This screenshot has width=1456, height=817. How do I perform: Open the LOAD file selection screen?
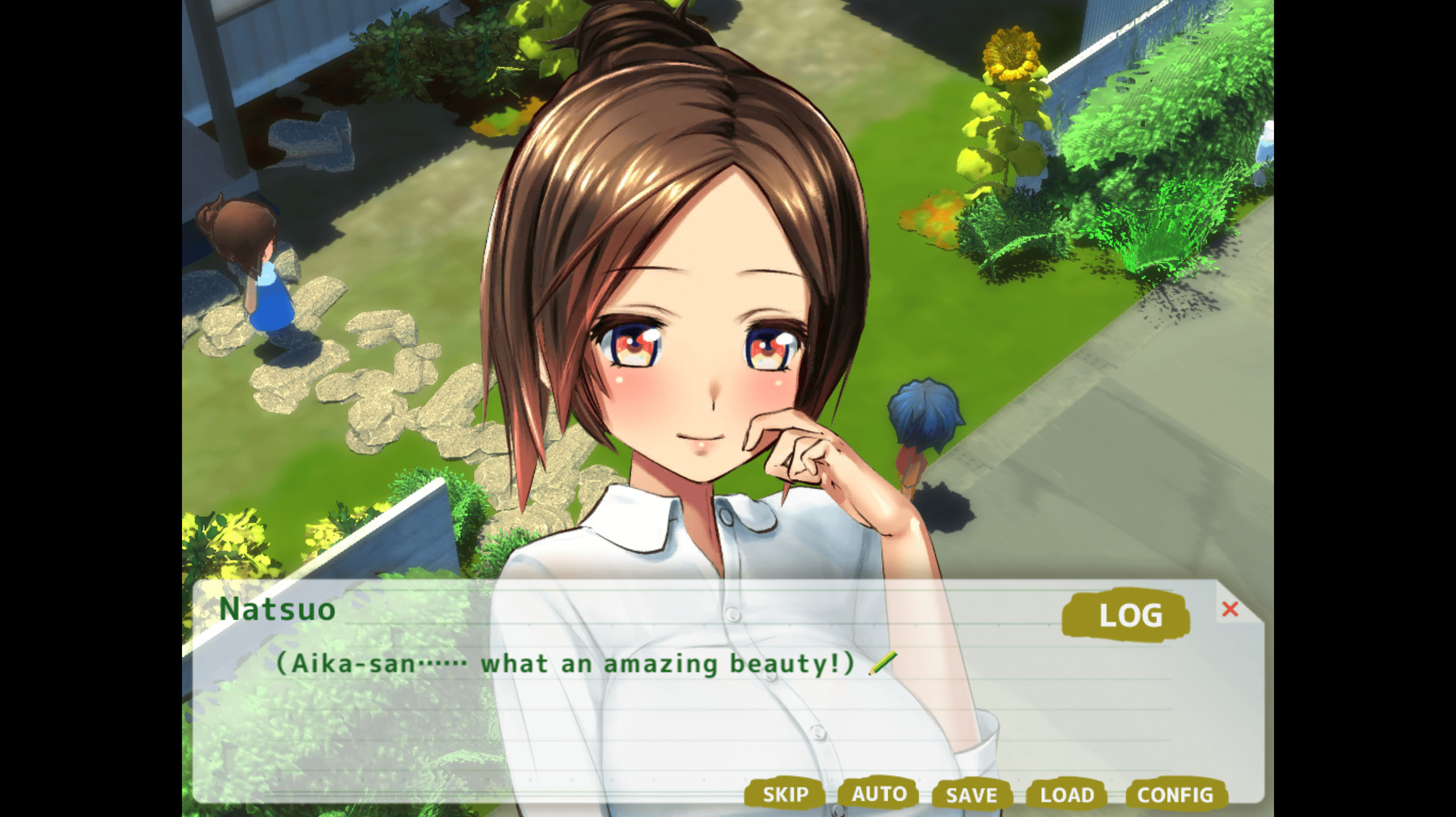(1066, 795)
